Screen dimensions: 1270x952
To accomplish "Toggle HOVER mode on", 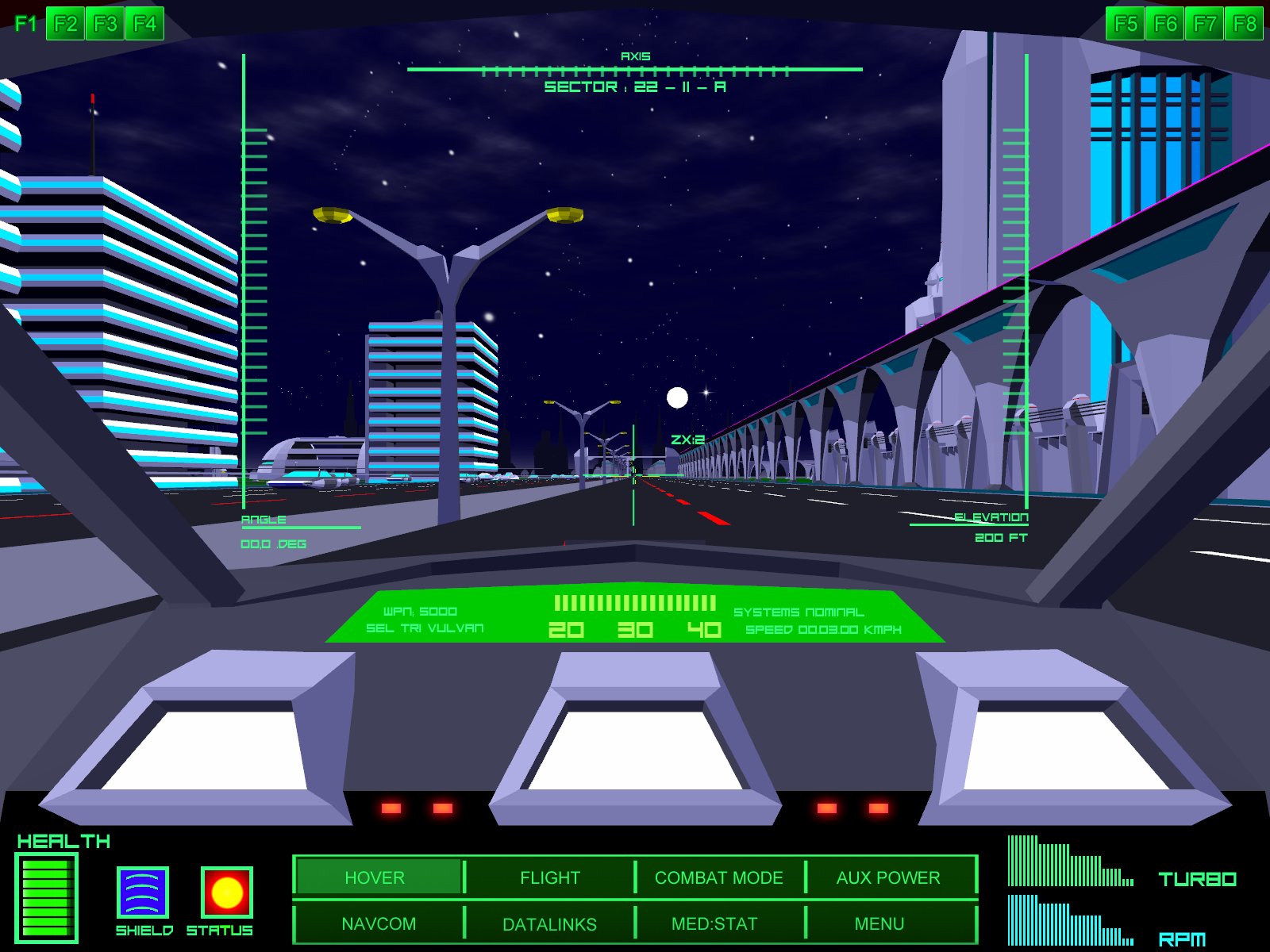I will tap(375, 877).
